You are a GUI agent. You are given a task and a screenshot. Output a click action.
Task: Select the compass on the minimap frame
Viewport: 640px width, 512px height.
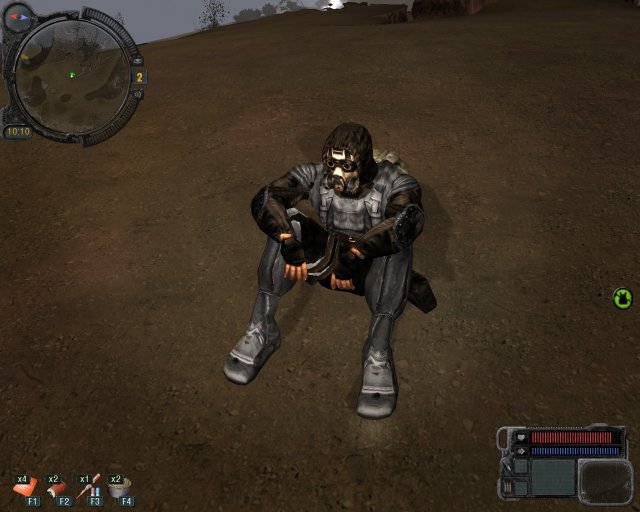pyautogui.click(x=19, y=17)
